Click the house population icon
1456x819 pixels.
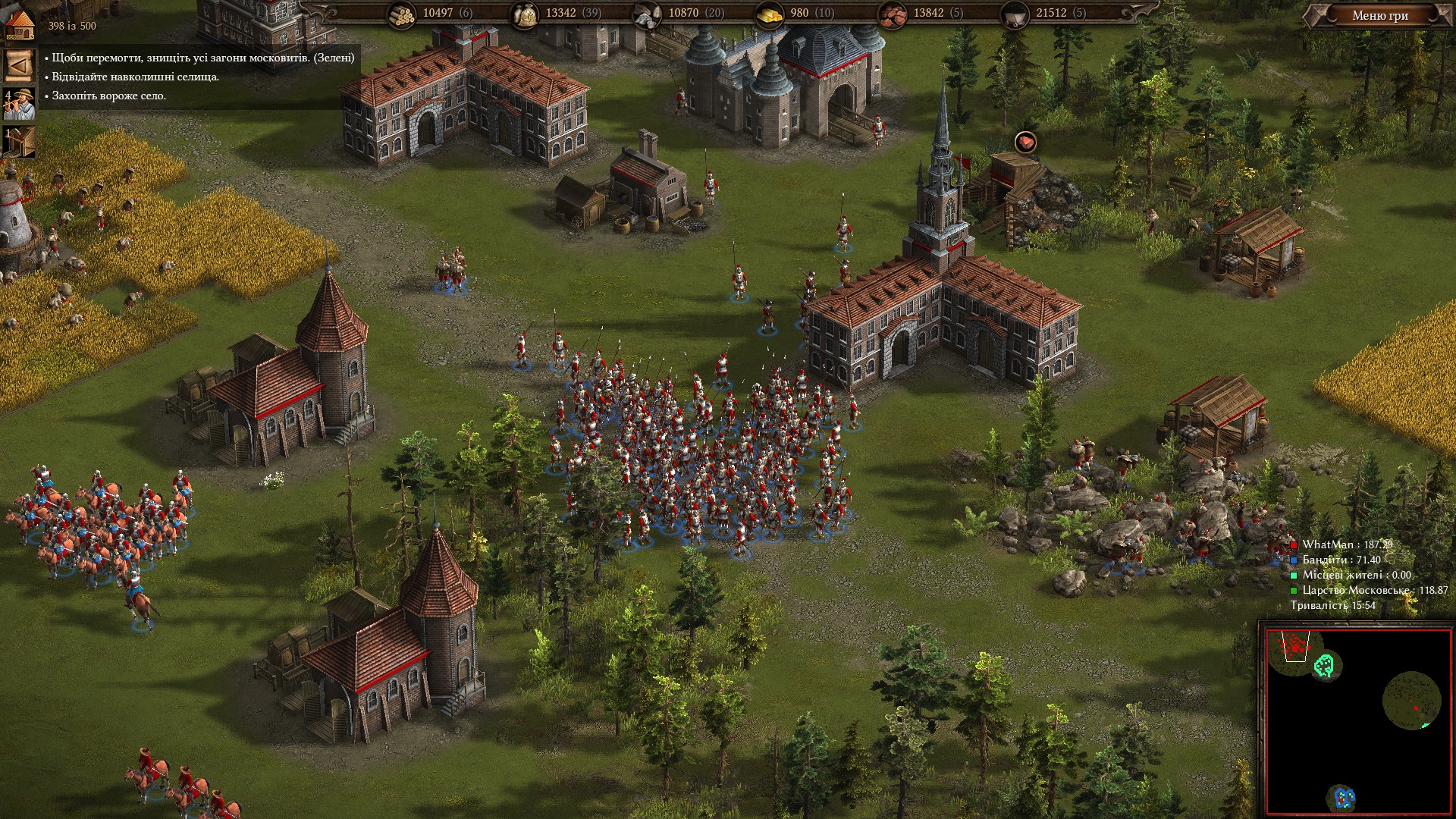pos(20,24)
